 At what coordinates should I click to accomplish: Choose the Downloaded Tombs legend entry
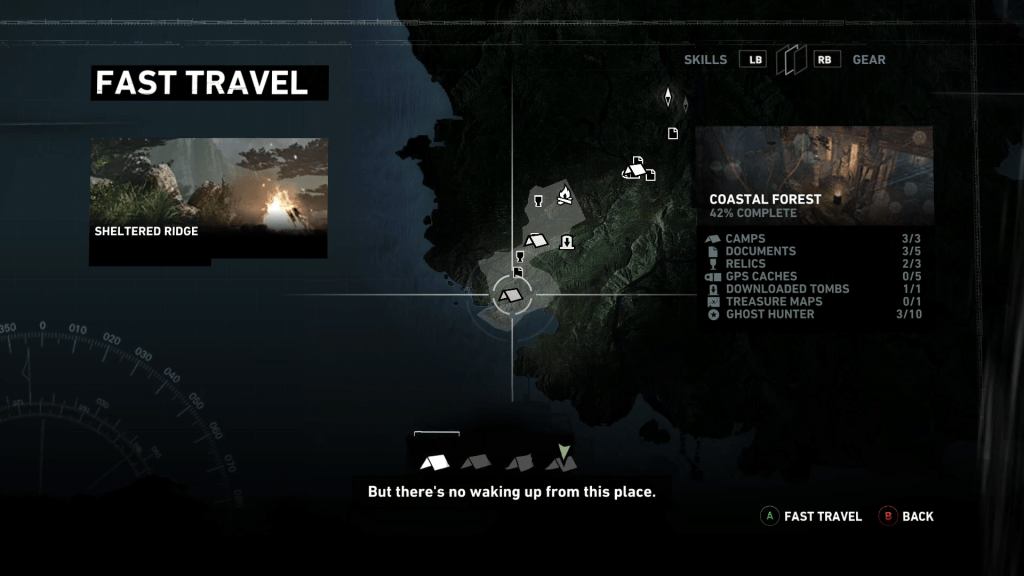787,289
